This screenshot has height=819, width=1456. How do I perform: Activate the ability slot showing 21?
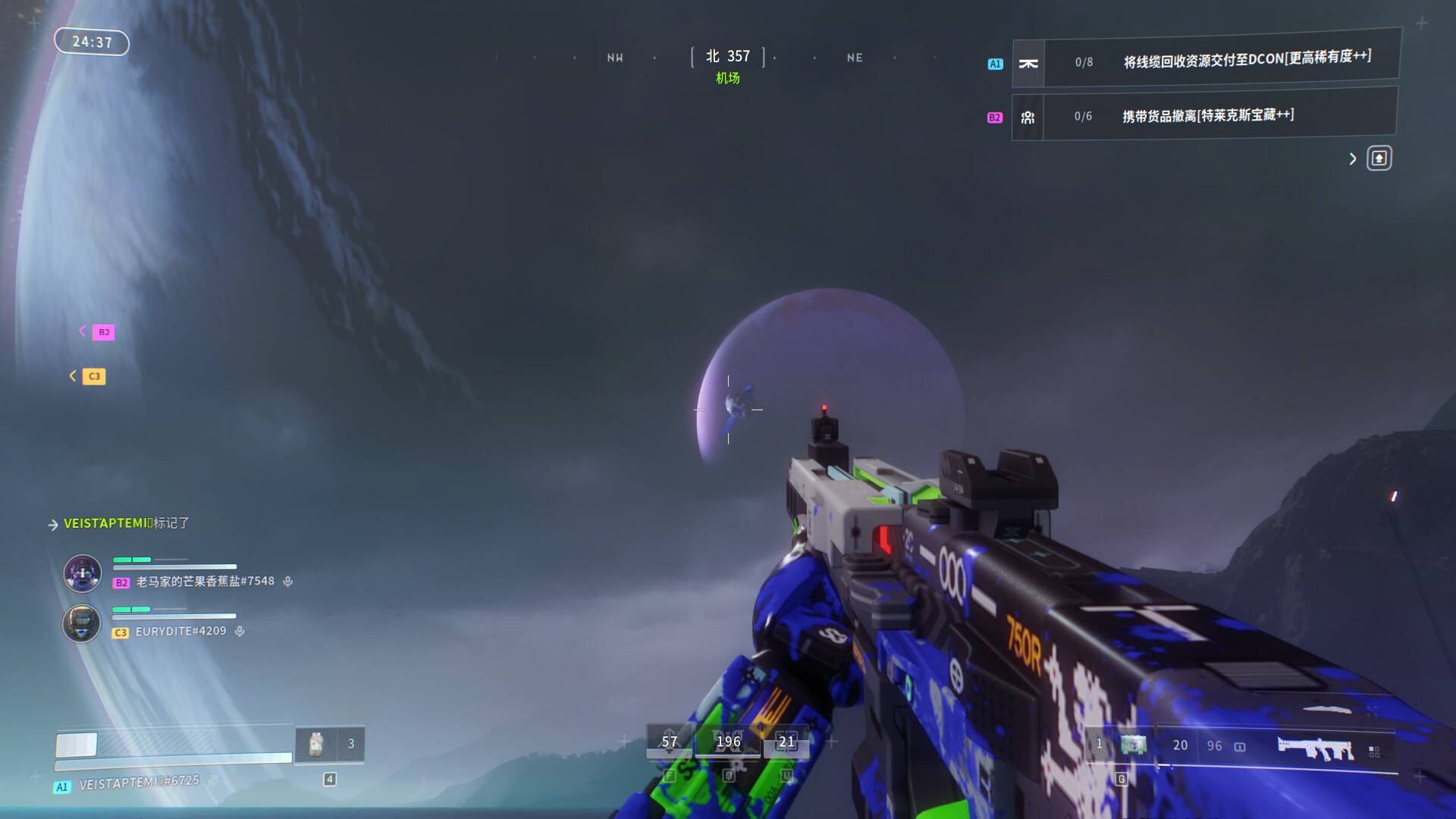point(786,742)
